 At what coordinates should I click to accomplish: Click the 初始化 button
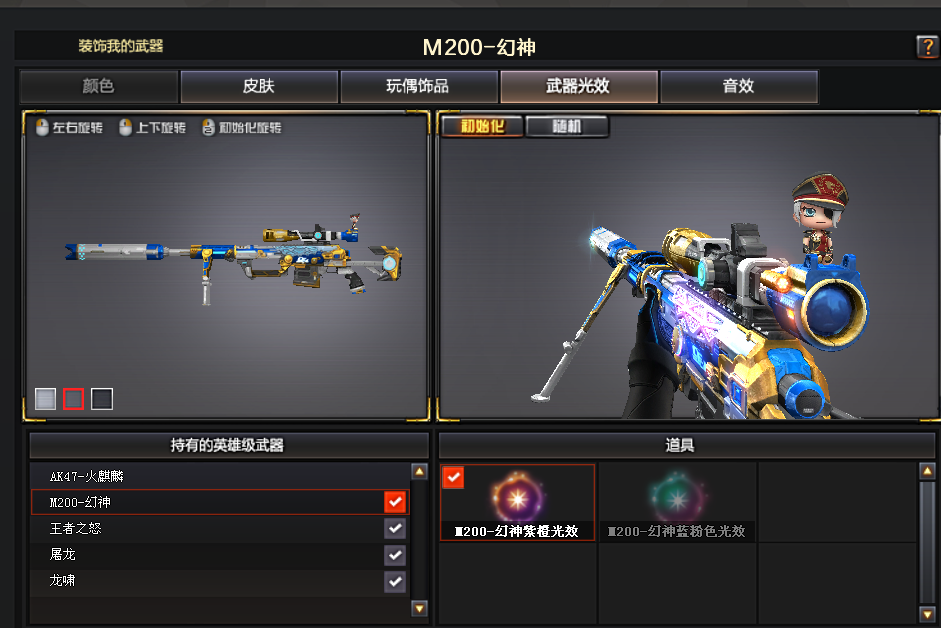pyautogui.click(x=481, y=127)
